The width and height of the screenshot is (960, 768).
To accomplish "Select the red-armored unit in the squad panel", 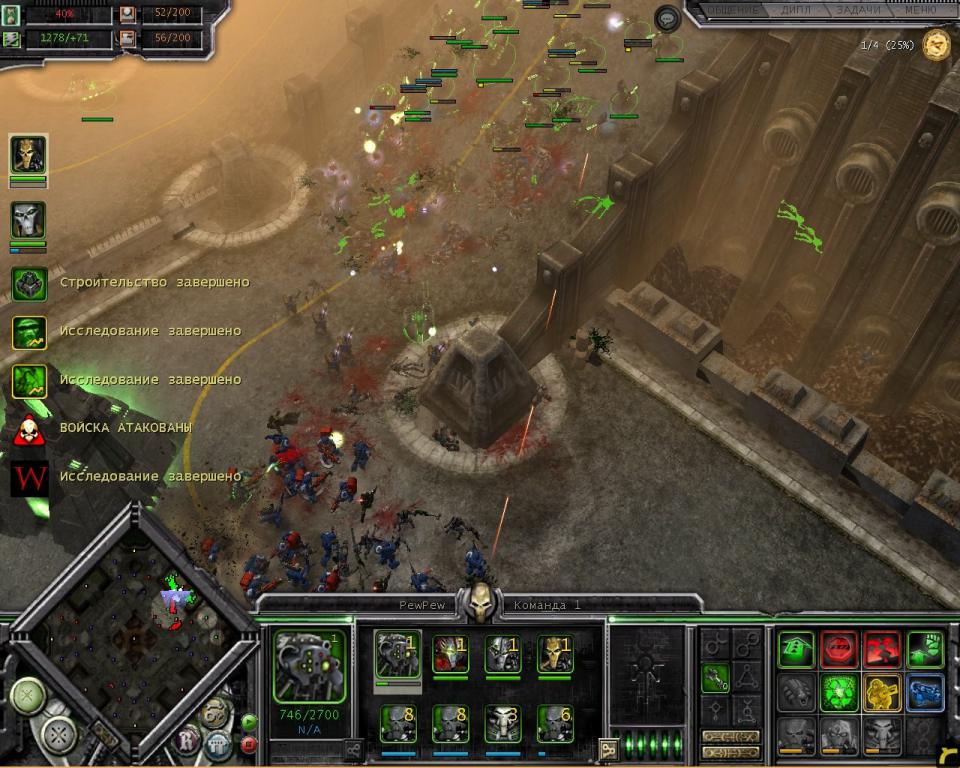I will [450, 654].
